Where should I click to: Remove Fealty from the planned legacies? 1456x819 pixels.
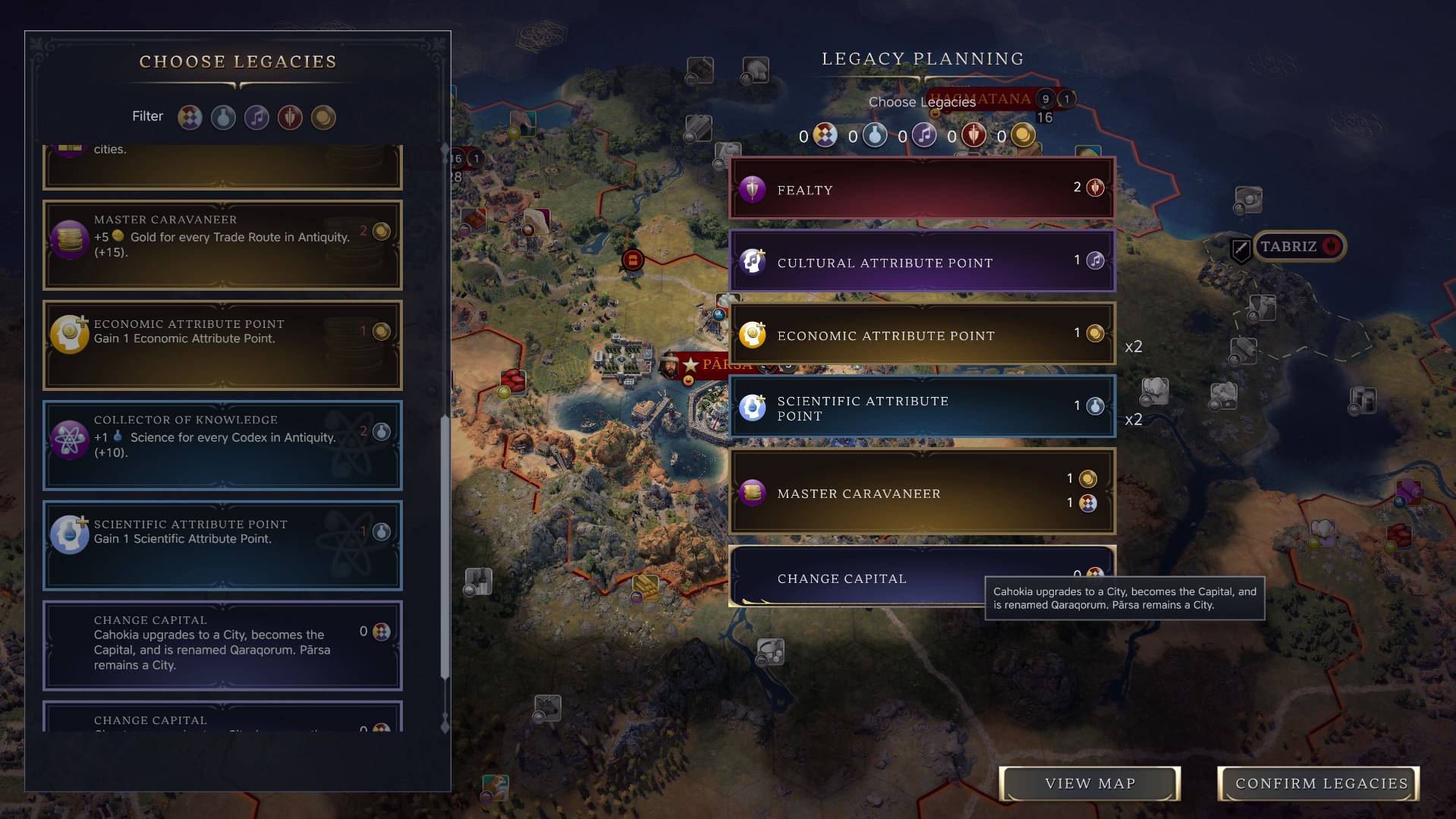tap(921, 189)
